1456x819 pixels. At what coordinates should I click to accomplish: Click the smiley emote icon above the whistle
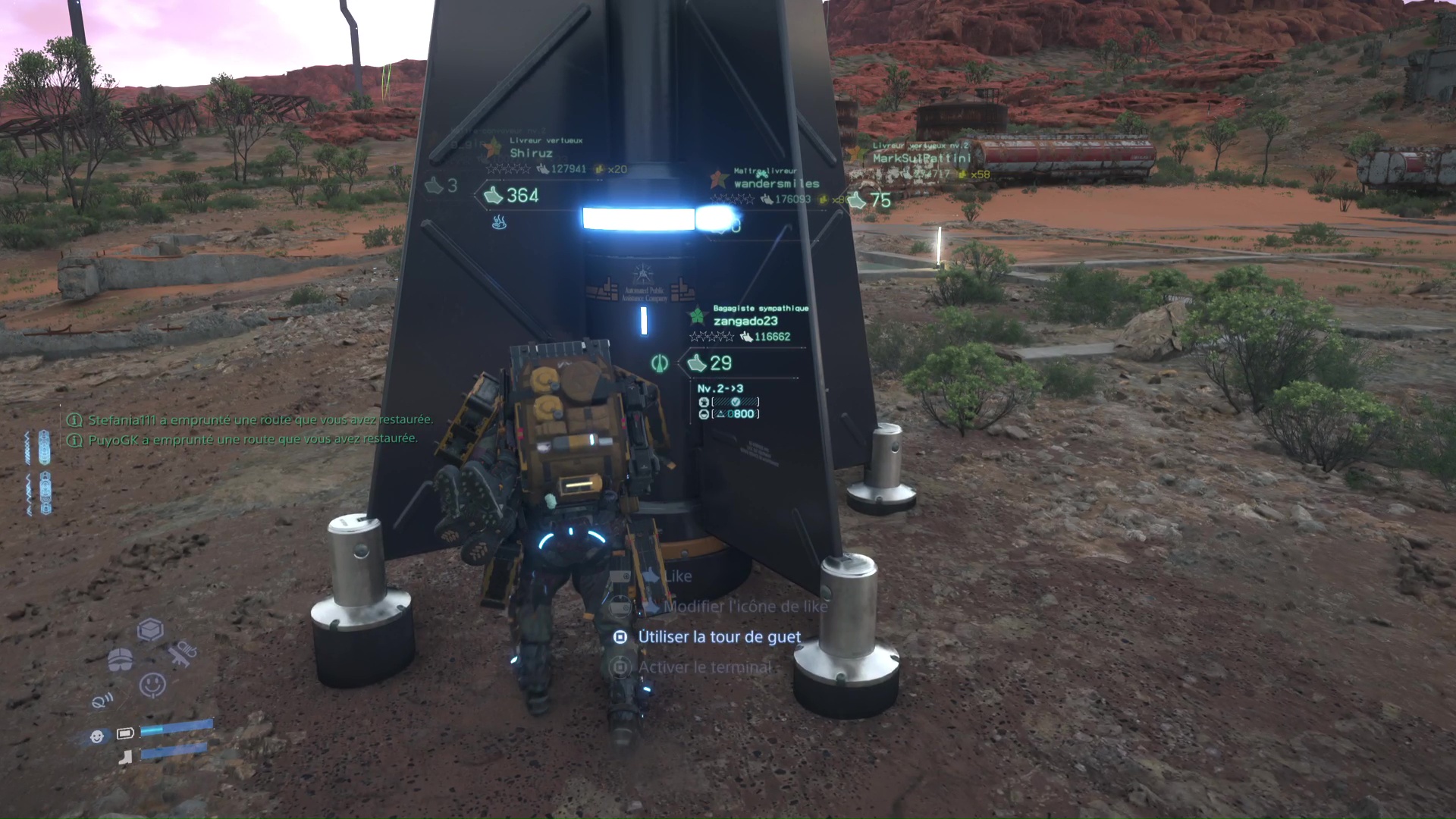click(x=152, y=682)
